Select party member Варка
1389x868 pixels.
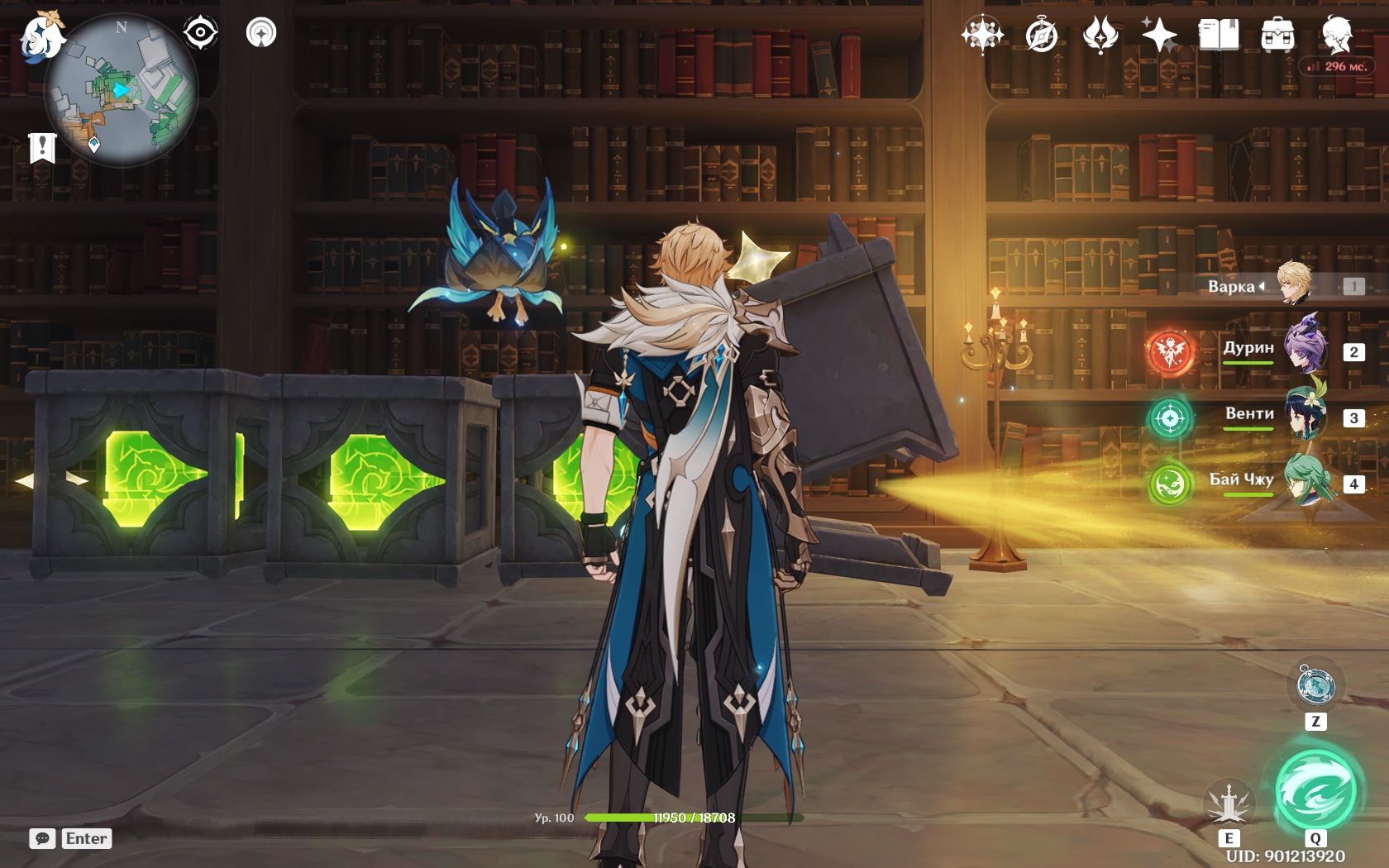[x=1295, y=284]
